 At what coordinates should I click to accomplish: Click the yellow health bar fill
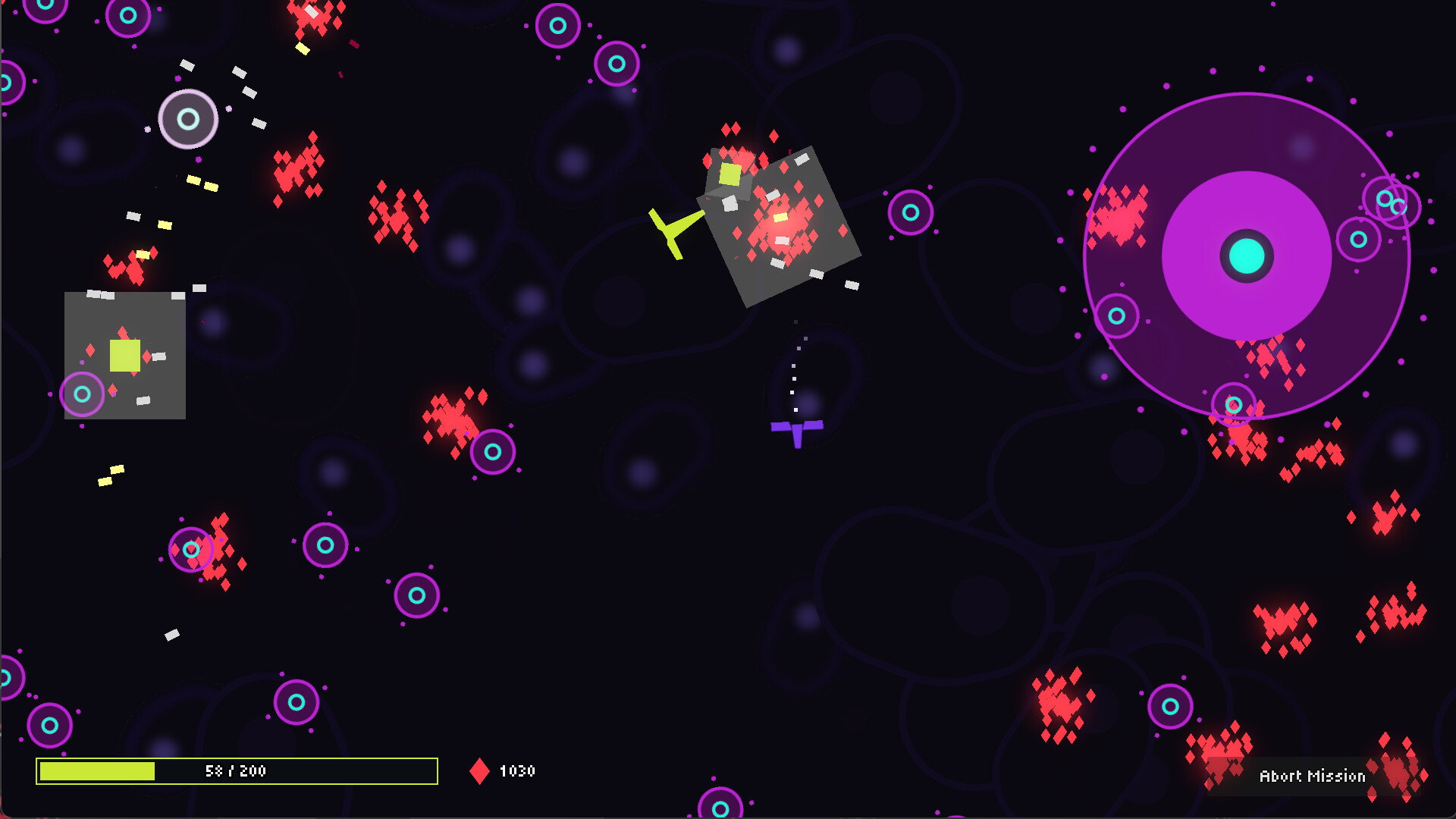click(99, 770)
